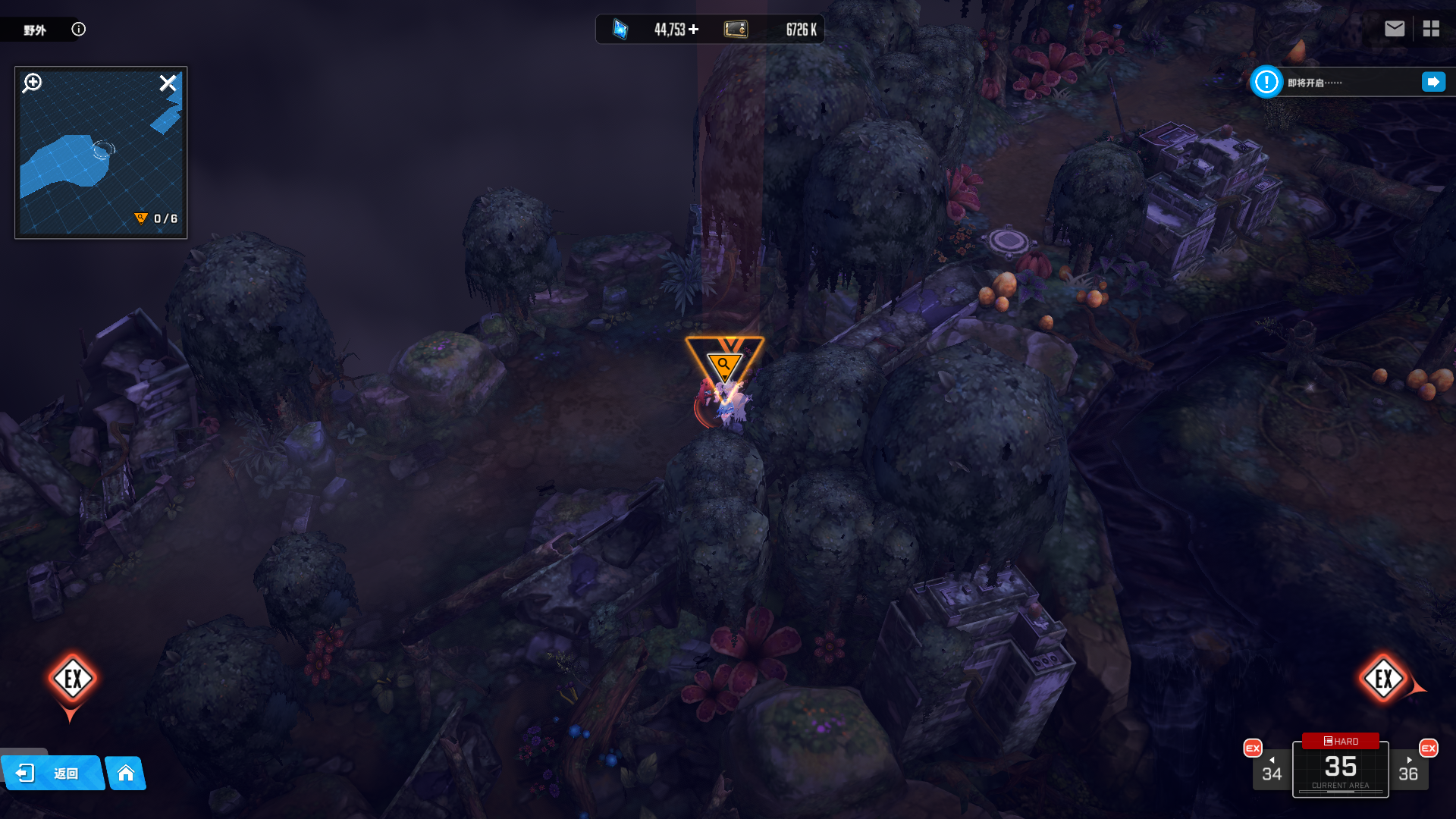Screen dimensions: 1456x819
Task: Toggle the HARD difficulty label
Action: [x=1341, y=741]
